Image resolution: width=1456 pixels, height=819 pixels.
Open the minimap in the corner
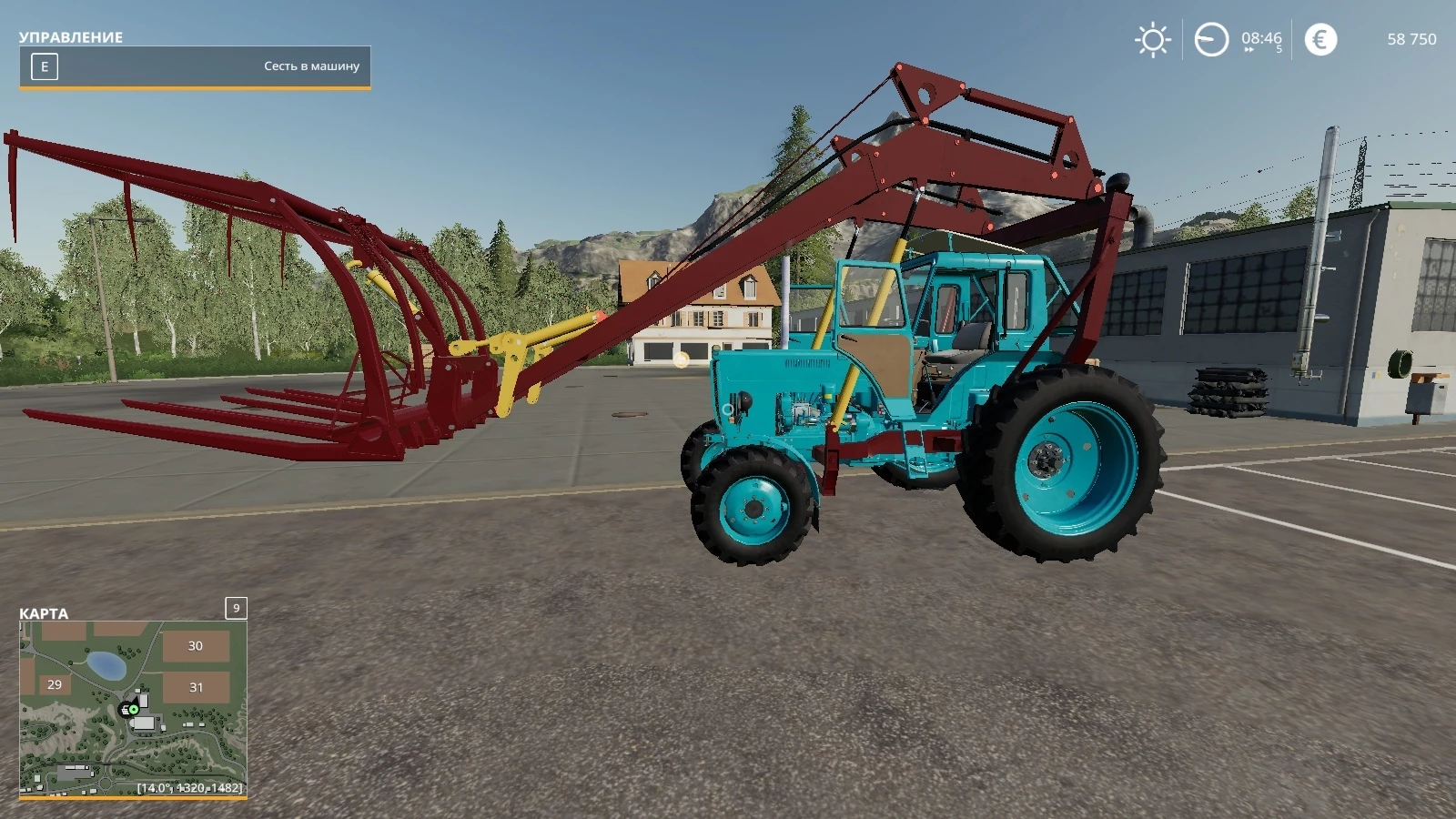click(133, 708)
